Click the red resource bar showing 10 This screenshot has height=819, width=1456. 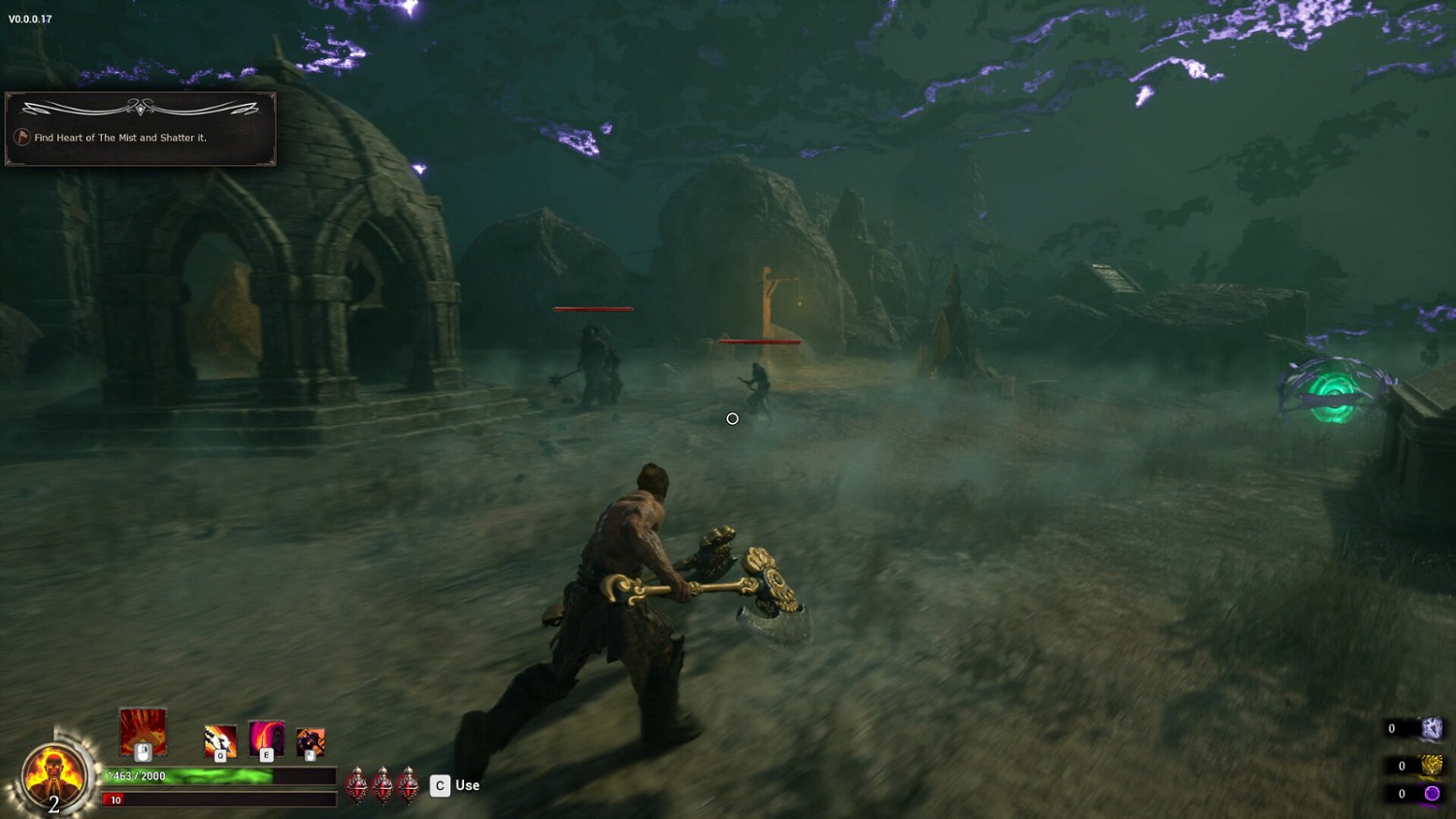click(x=194, y=800)
